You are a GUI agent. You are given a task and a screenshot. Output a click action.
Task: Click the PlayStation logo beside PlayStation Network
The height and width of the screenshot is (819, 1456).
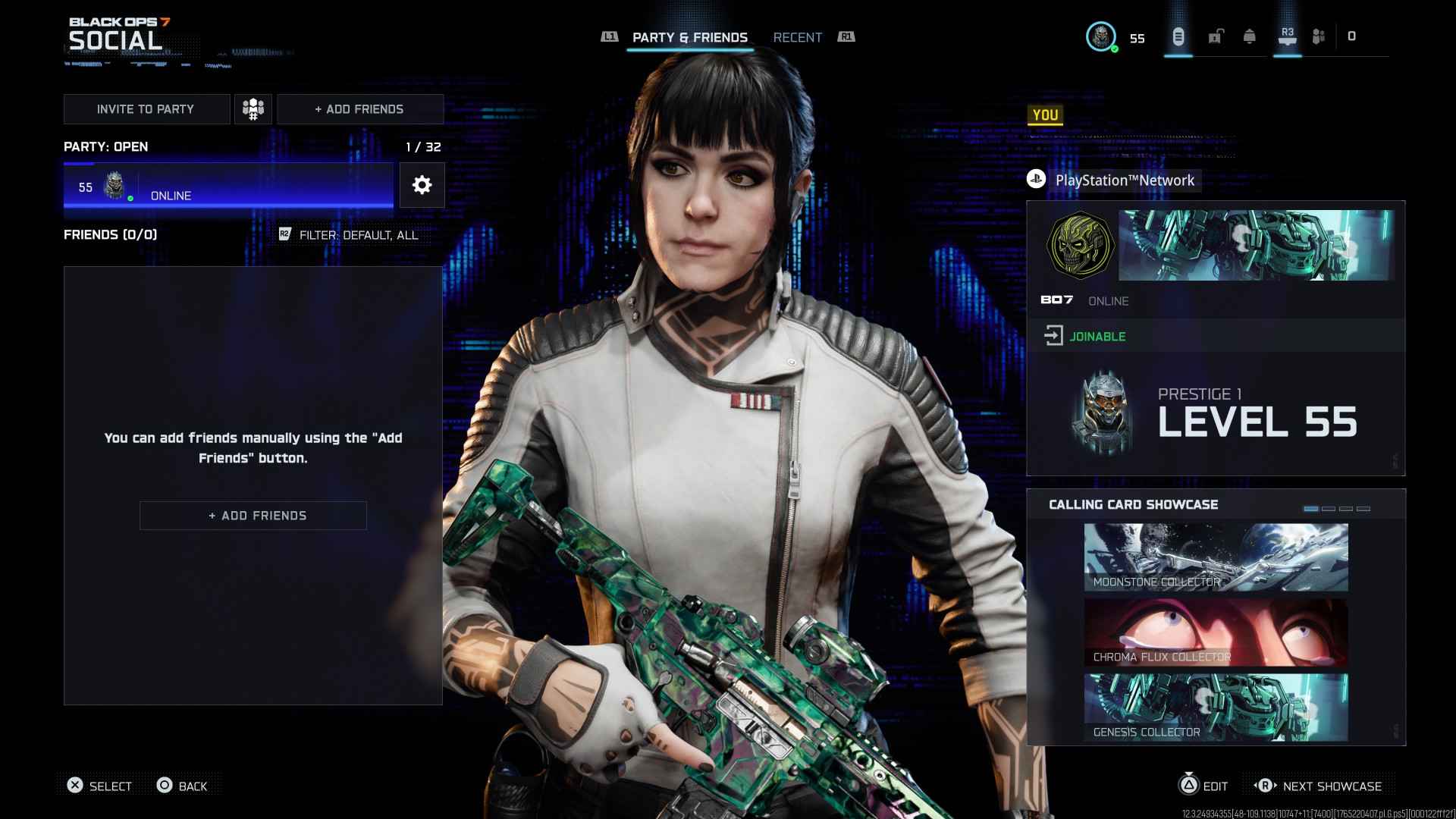[1037, 180]
